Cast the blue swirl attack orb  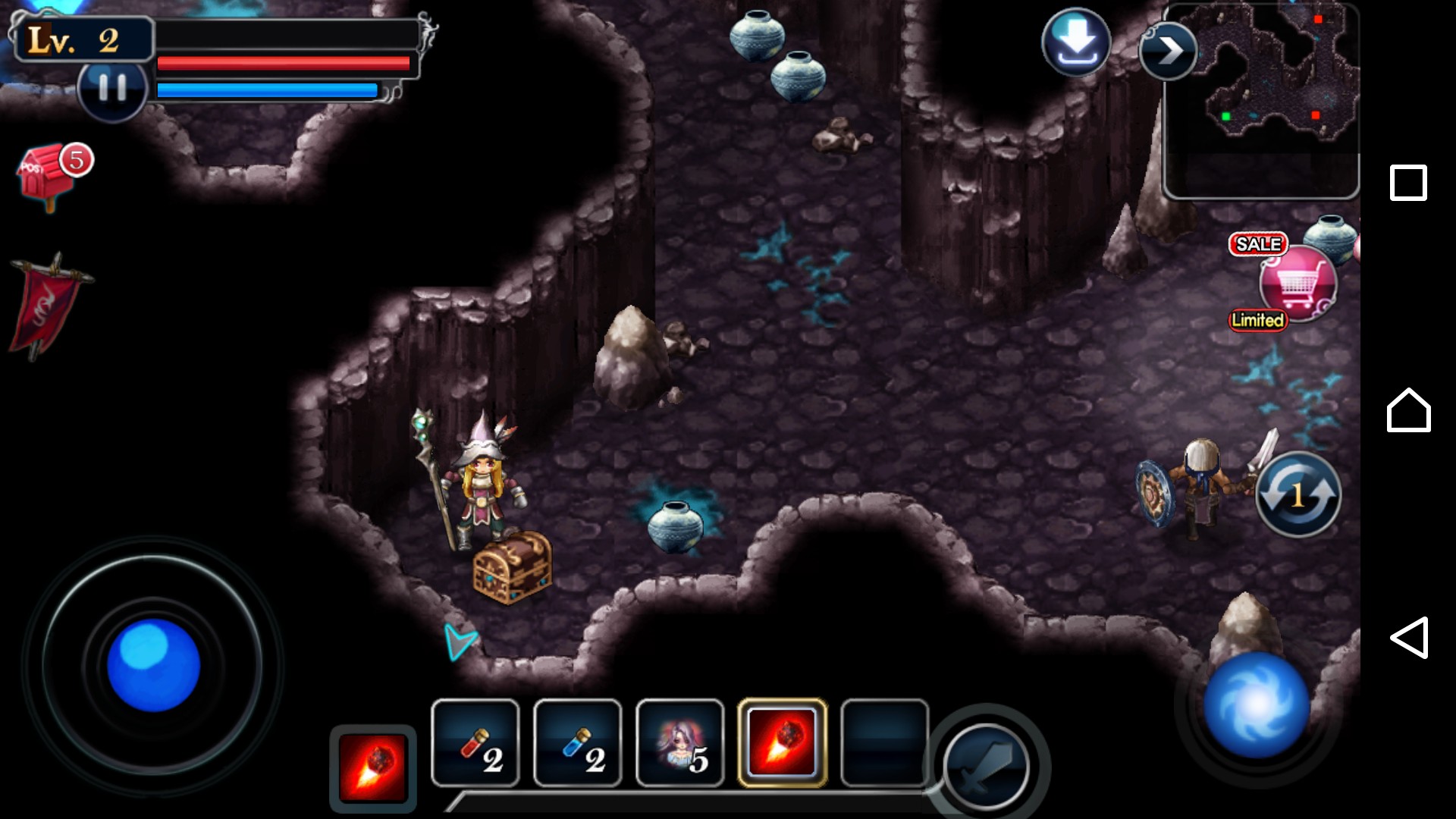click(1256, 704)
